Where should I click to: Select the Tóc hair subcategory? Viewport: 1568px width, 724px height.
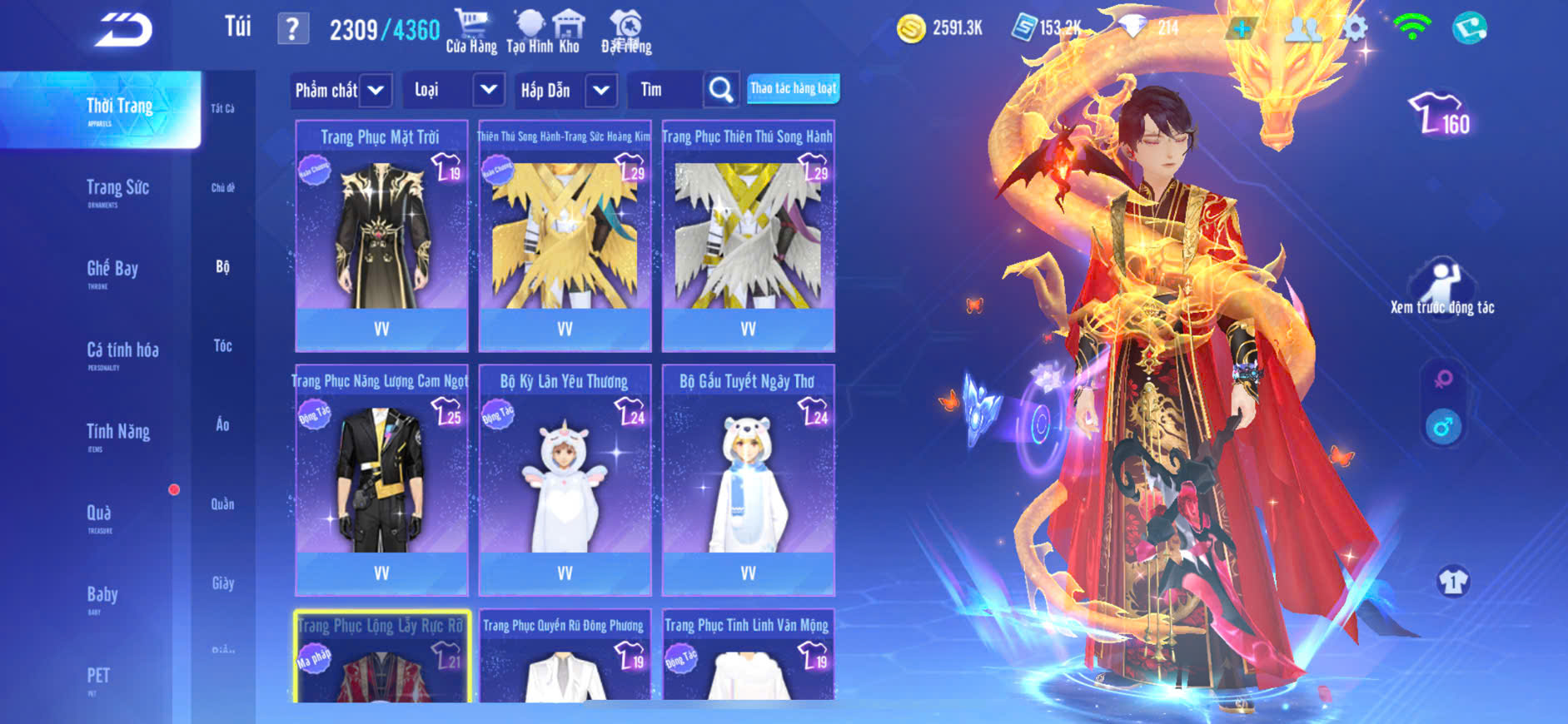pyautogui.click(x=222, y=345)
